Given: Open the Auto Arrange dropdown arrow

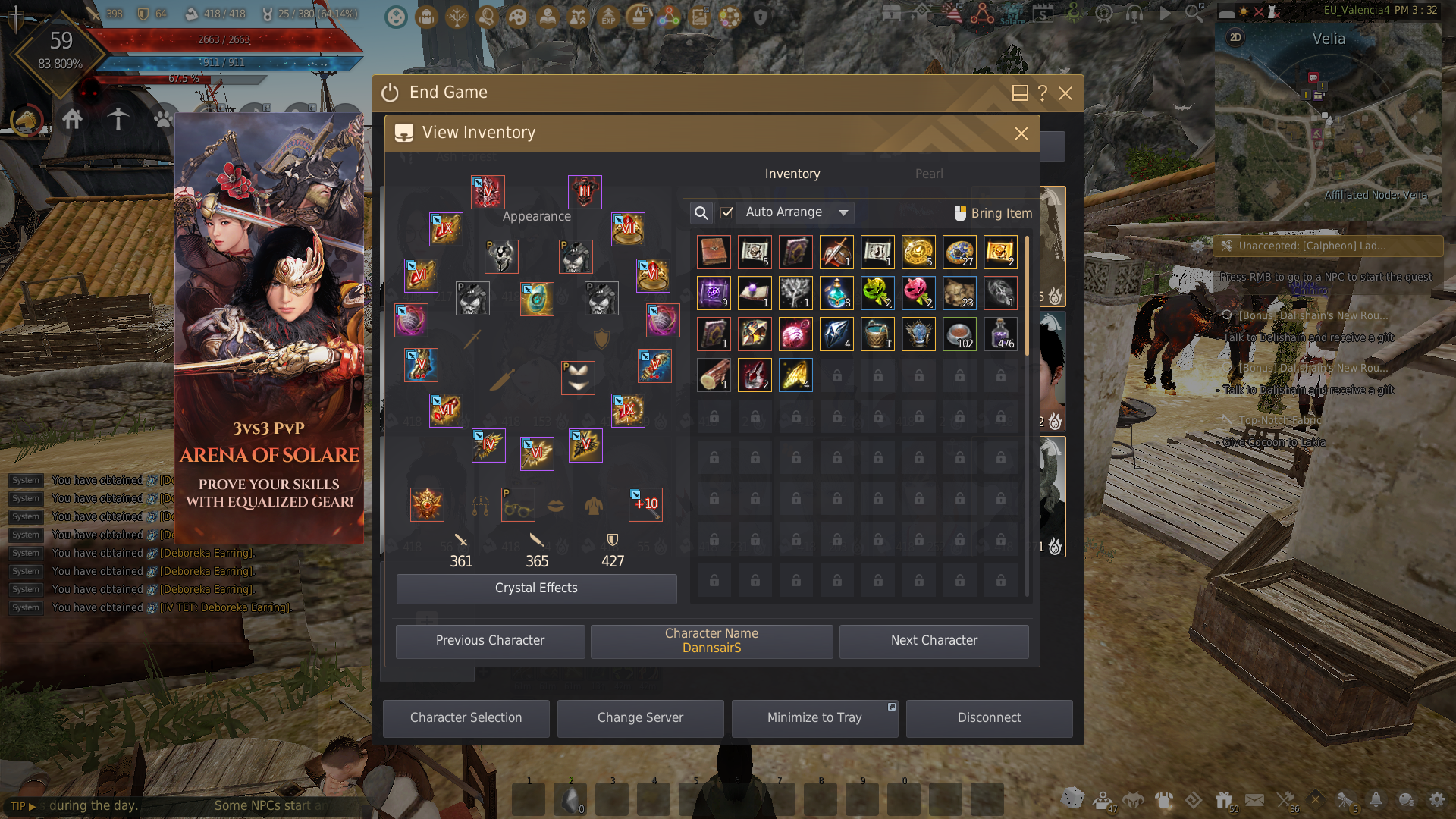Looking at the screenshot, I should point(843,213).
